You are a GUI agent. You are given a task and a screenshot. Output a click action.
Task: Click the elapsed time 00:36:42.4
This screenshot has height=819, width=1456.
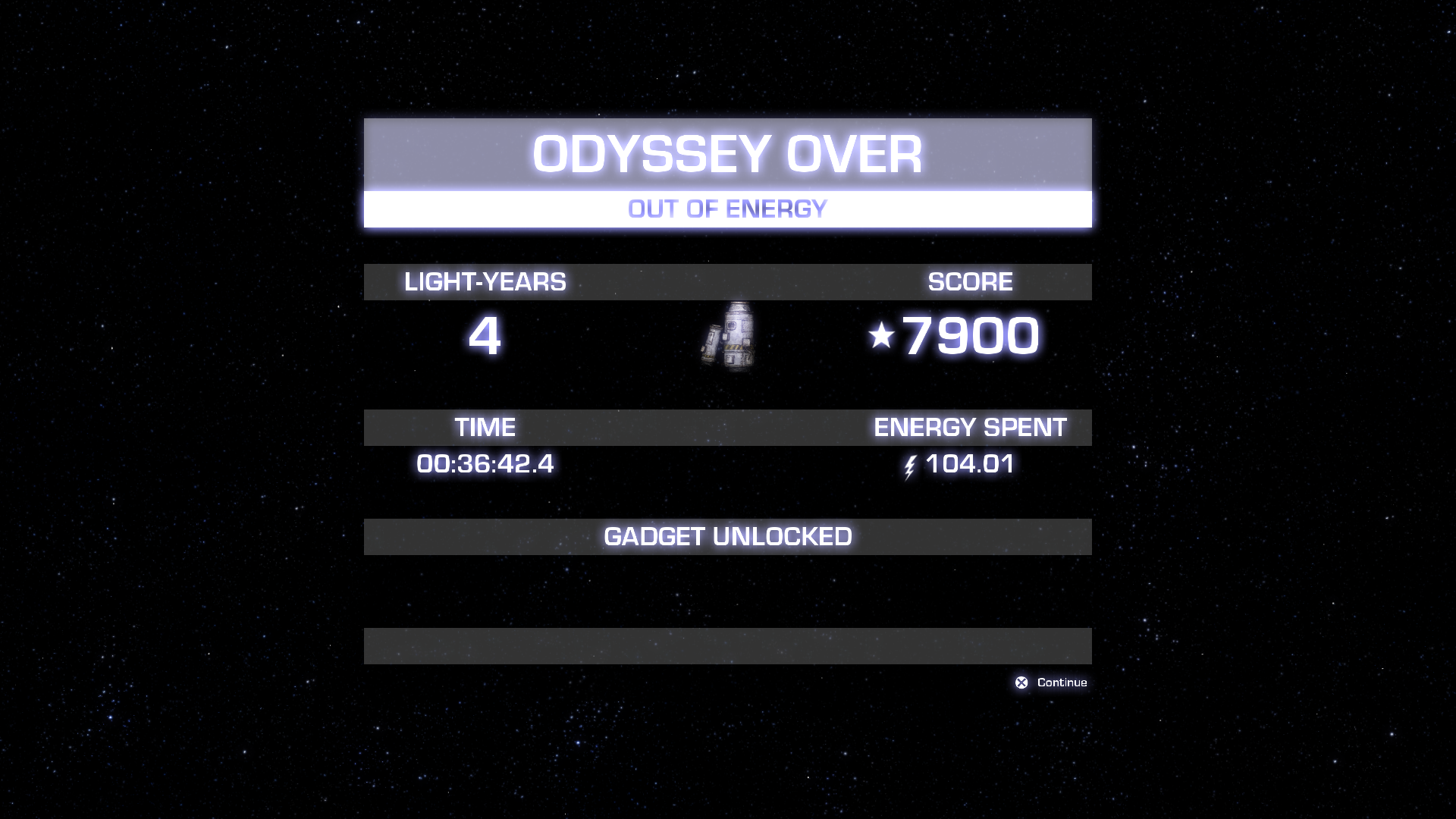[x=486, y=465]
